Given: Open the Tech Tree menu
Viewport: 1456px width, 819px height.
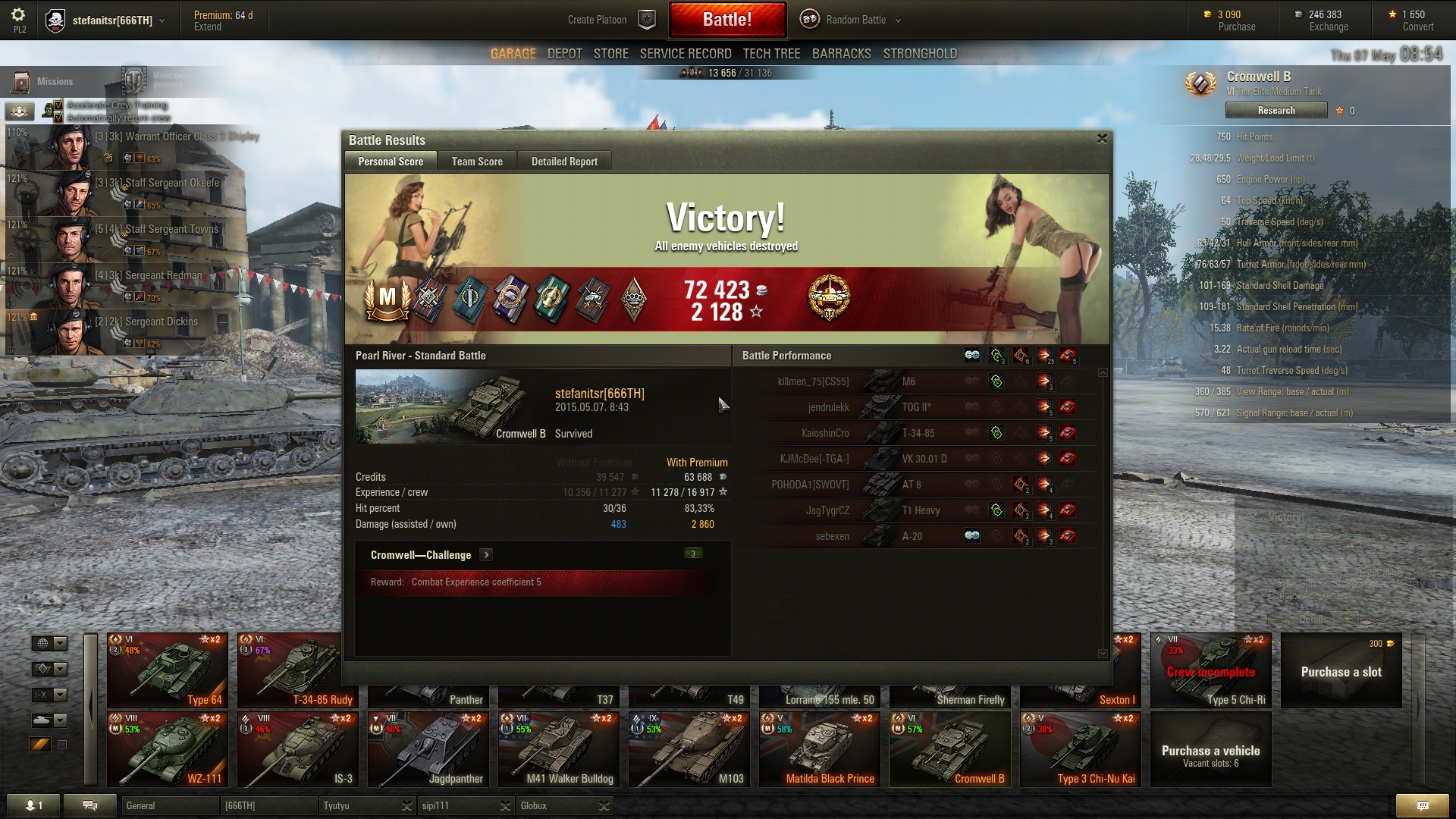Looking at the screenshot, I should tap(771, 54).
